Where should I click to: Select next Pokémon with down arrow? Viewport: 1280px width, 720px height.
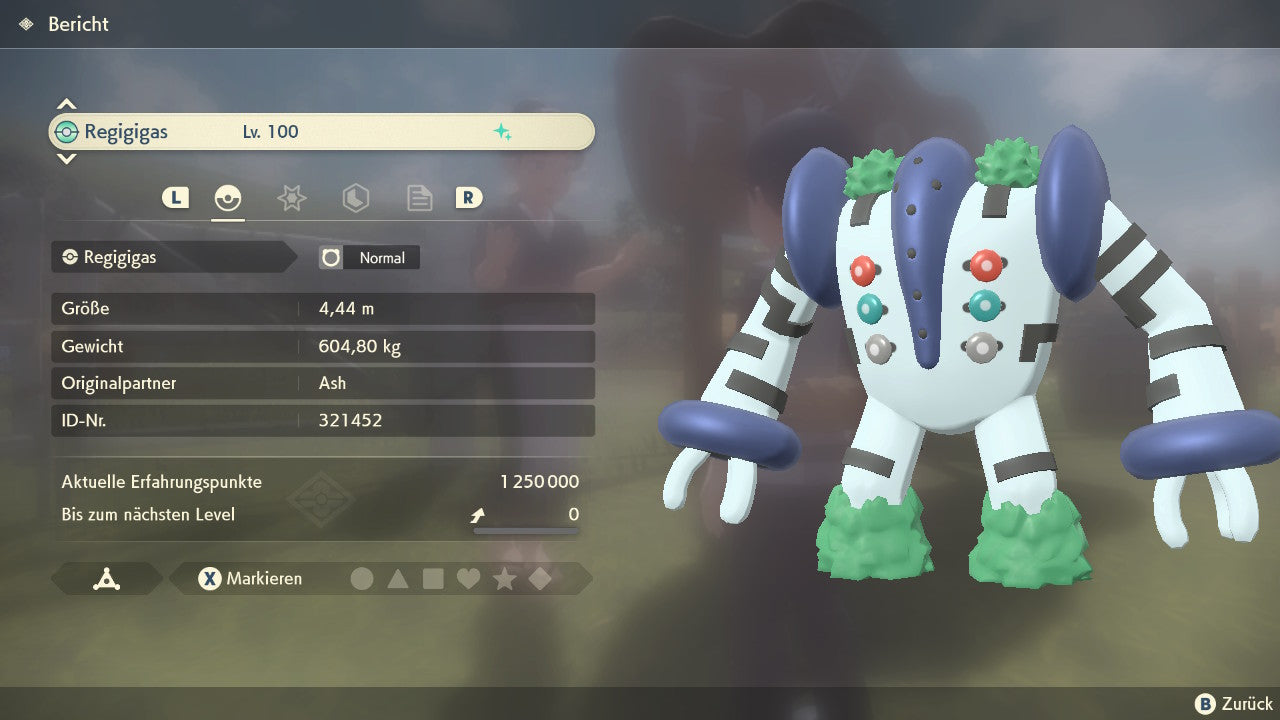point(66,158)
